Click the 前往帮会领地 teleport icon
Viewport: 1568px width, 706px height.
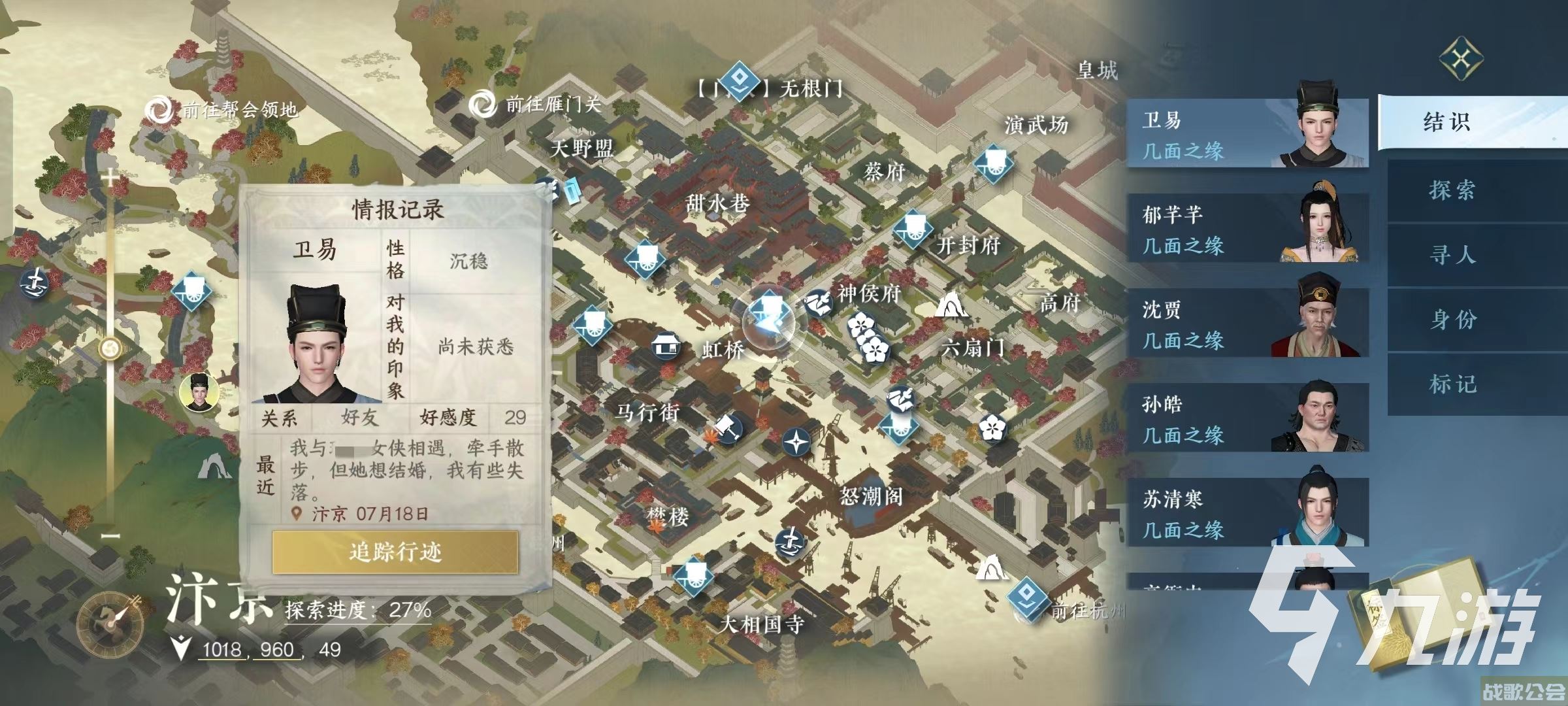(x=159, y=110)
